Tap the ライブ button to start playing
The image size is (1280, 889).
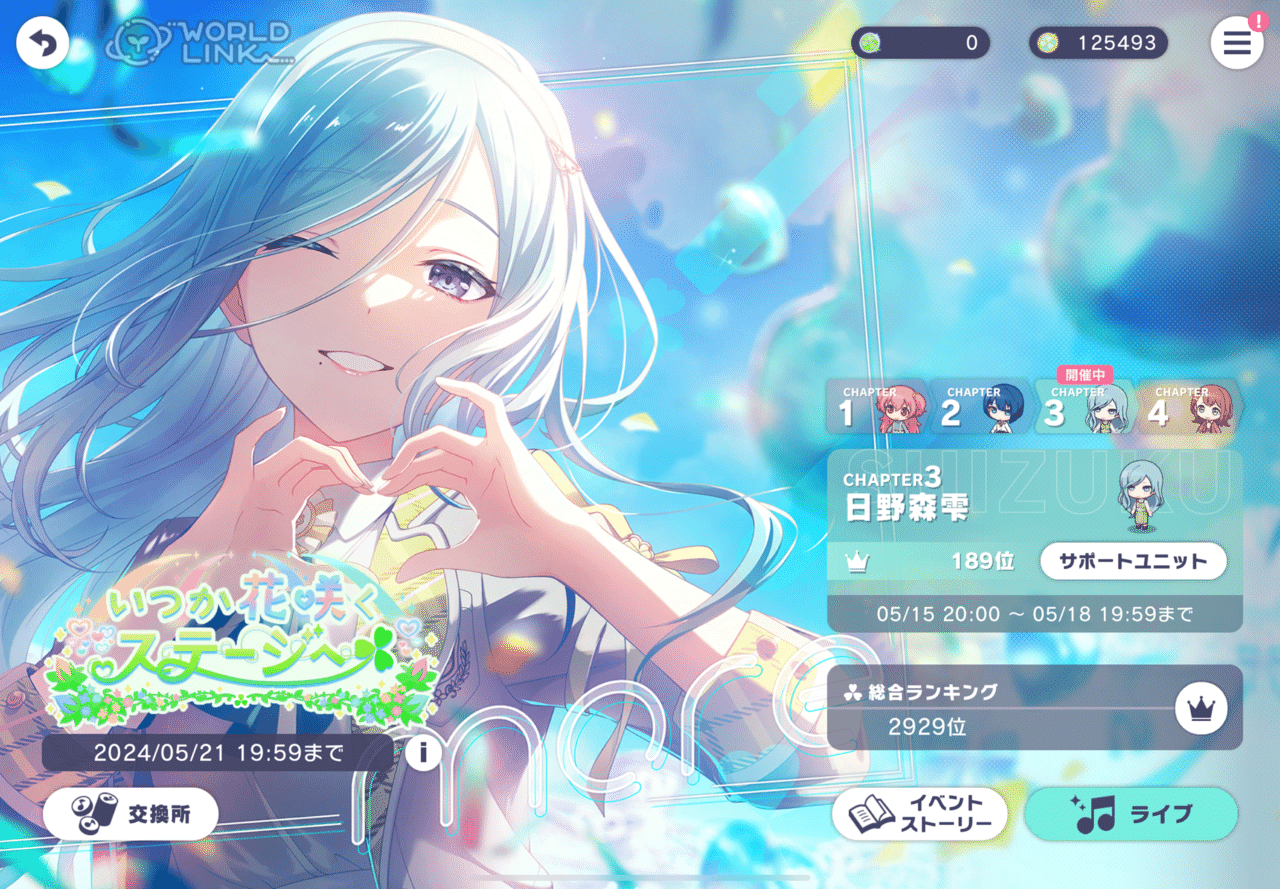coord(1131,813)
